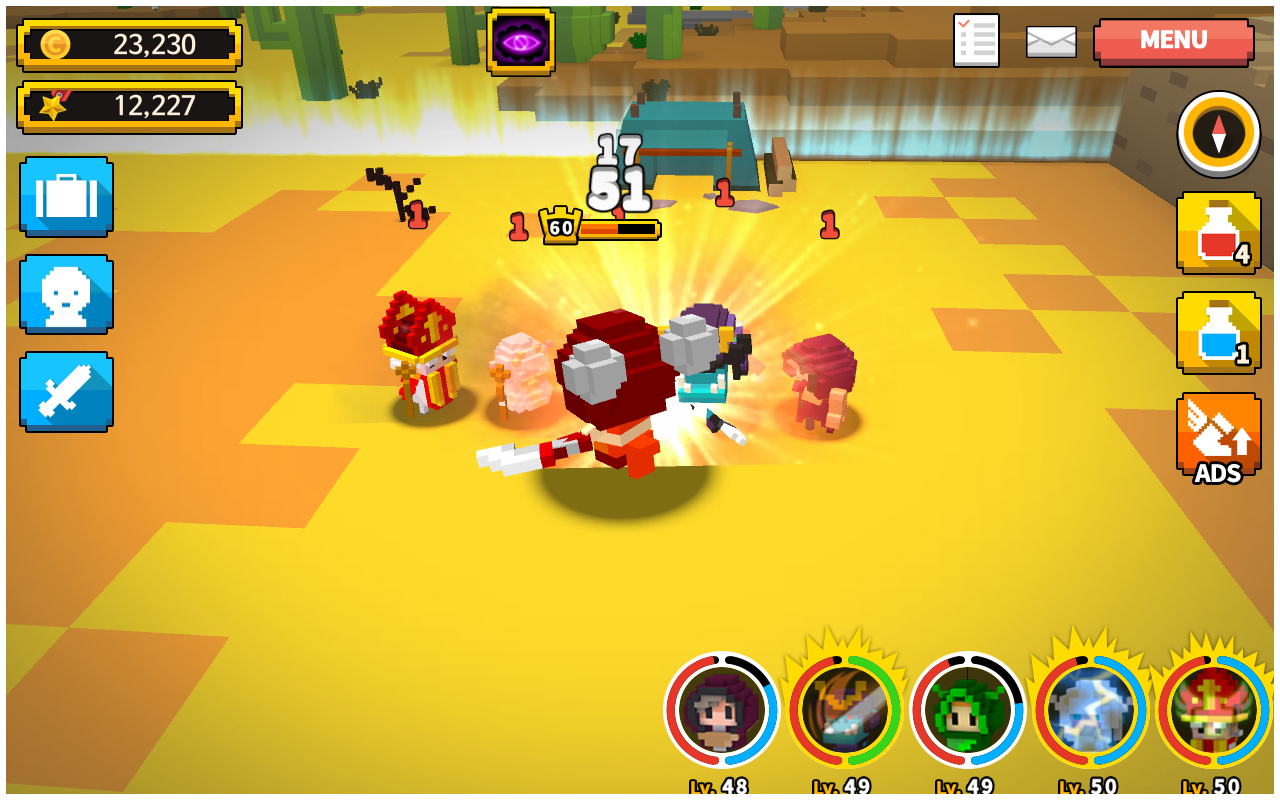Open the quest checklist icon
The width and height of the screenshot is (1280, 800).
[x=975, y=41]
